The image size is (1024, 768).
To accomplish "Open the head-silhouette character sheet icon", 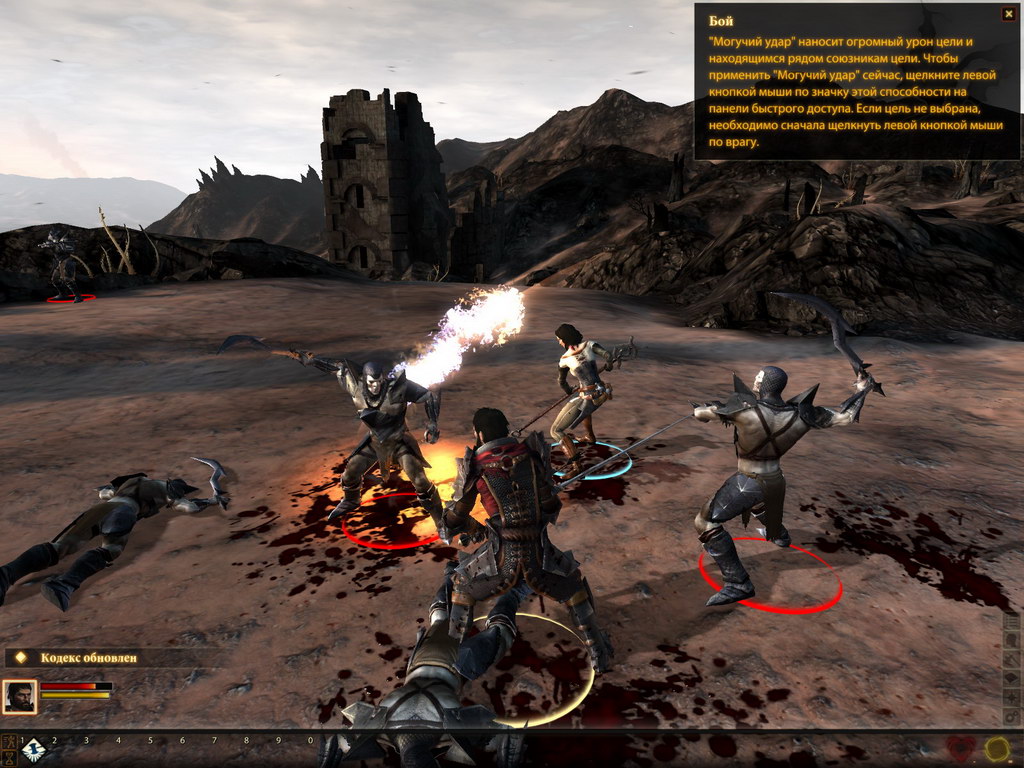I will pos(1011,640).
